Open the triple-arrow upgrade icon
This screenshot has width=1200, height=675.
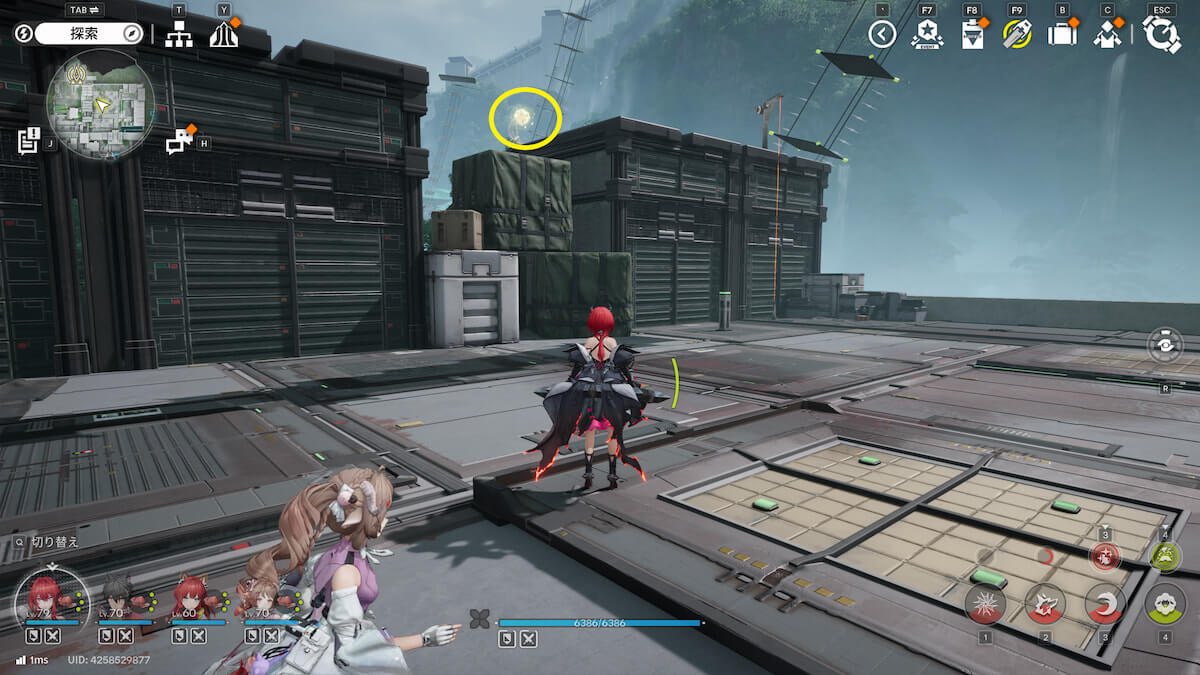[x=224, y=35]
